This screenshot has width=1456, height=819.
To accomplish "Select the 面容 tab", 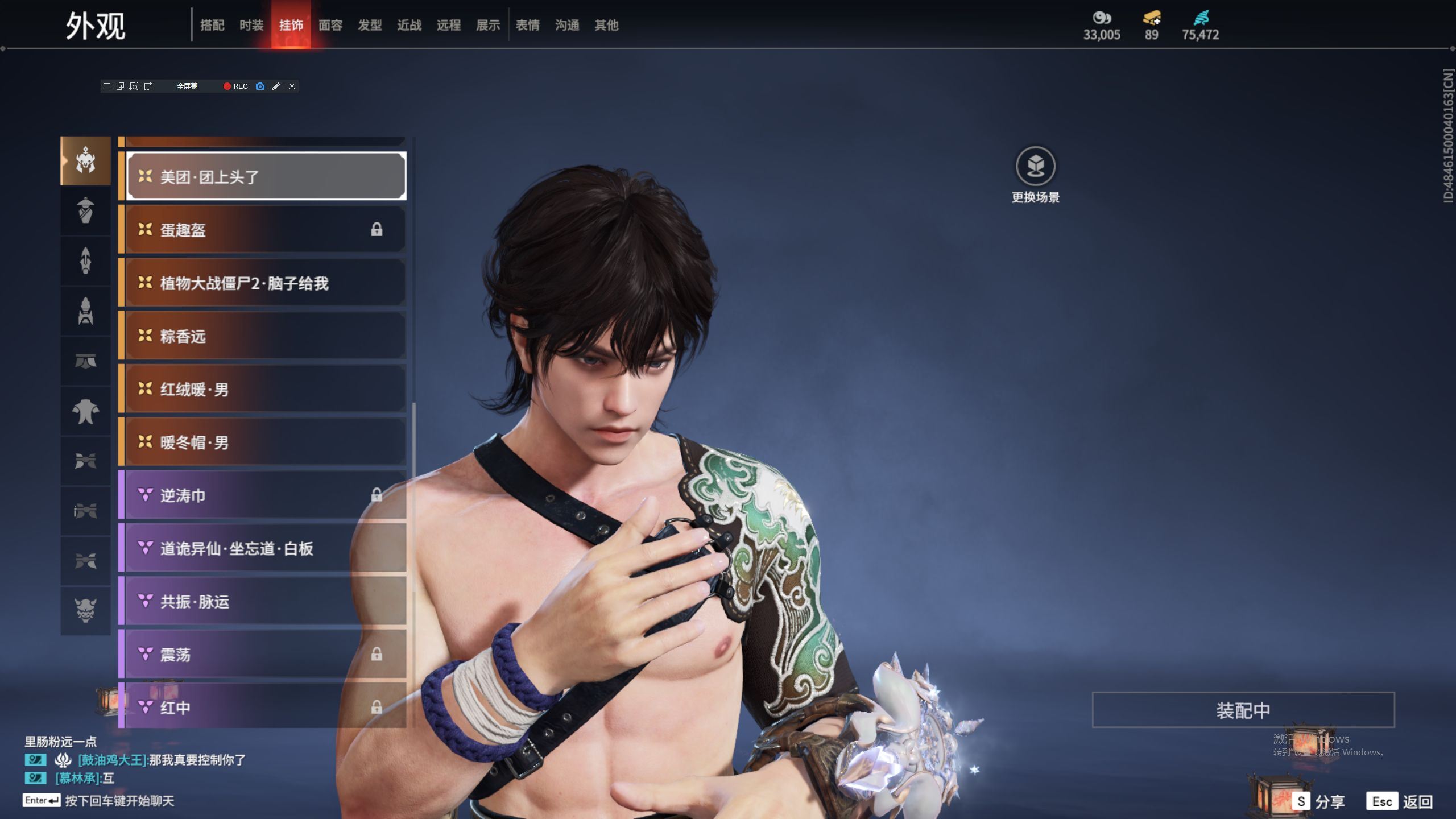I will coord(330,25).
